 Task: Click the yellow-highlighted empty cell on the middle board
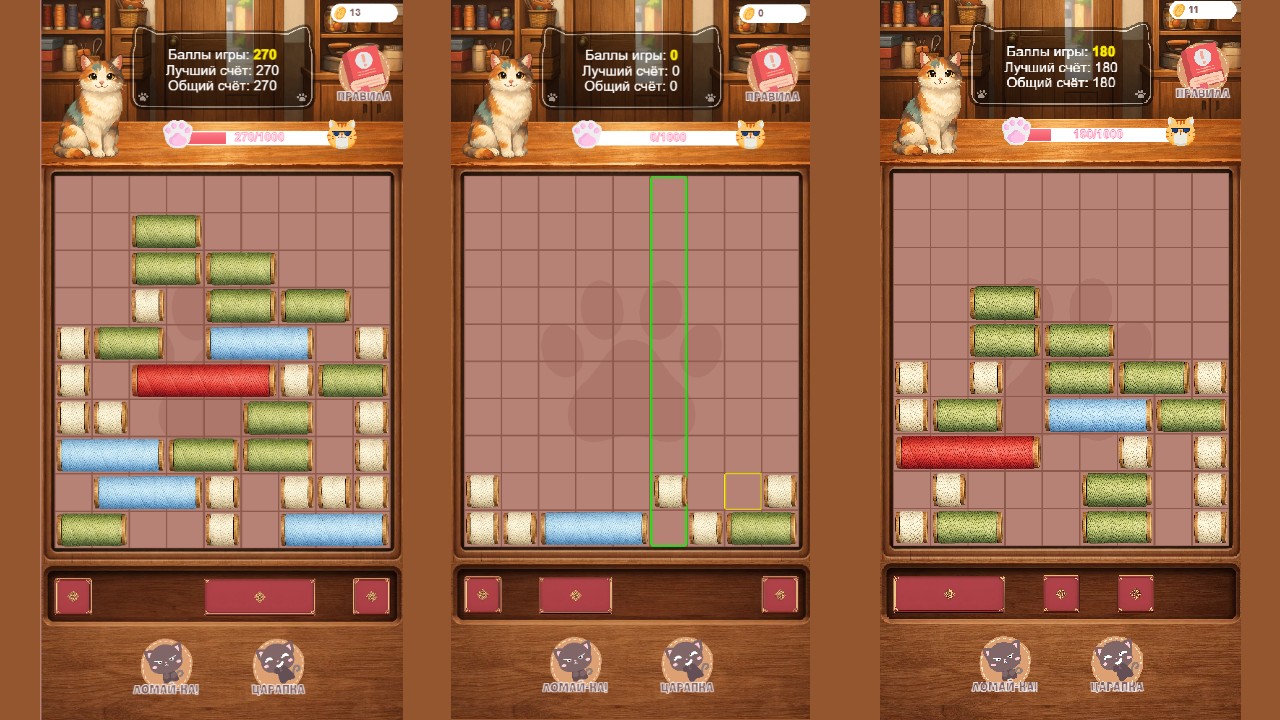pos(741,489)
